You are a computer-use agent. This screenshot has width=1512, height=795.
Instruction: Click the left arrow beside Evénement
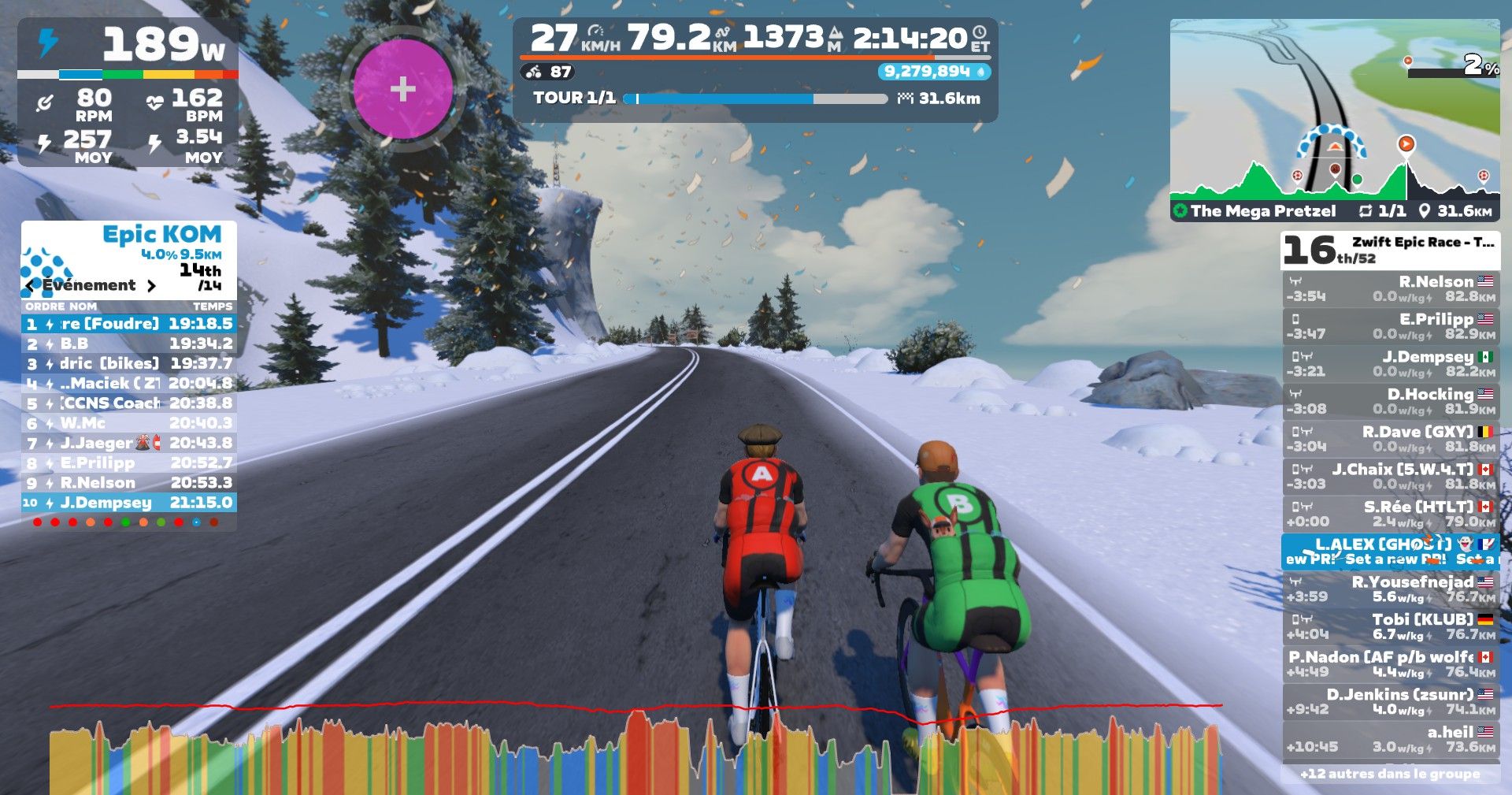pos(30,286)
